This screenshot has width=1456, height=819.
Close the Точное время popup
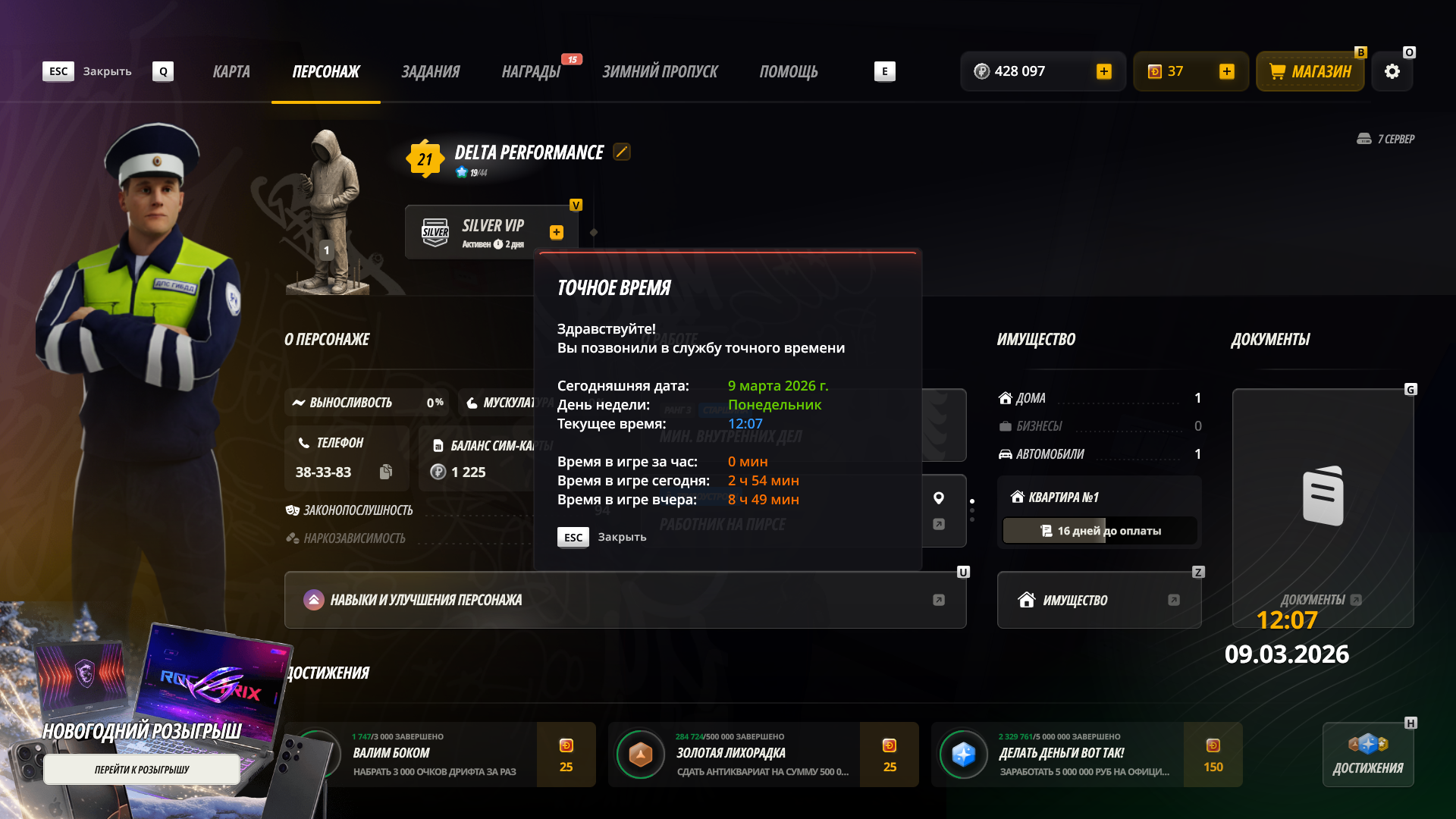pyautogui.click(x=574, y=537)
